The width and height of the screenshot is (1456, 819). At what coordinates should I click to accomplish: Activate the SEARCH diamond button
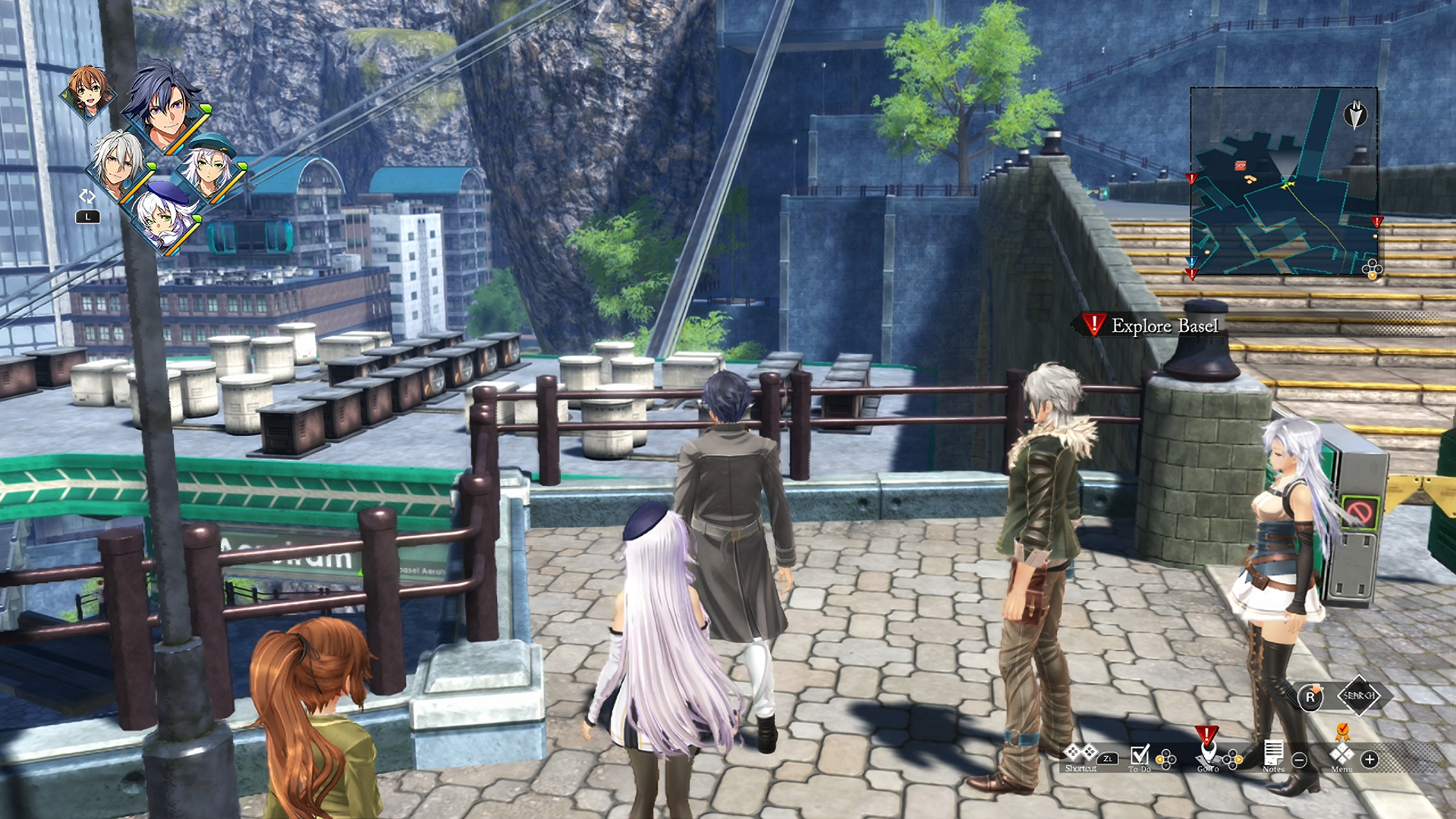click(x=1358, y=695)
